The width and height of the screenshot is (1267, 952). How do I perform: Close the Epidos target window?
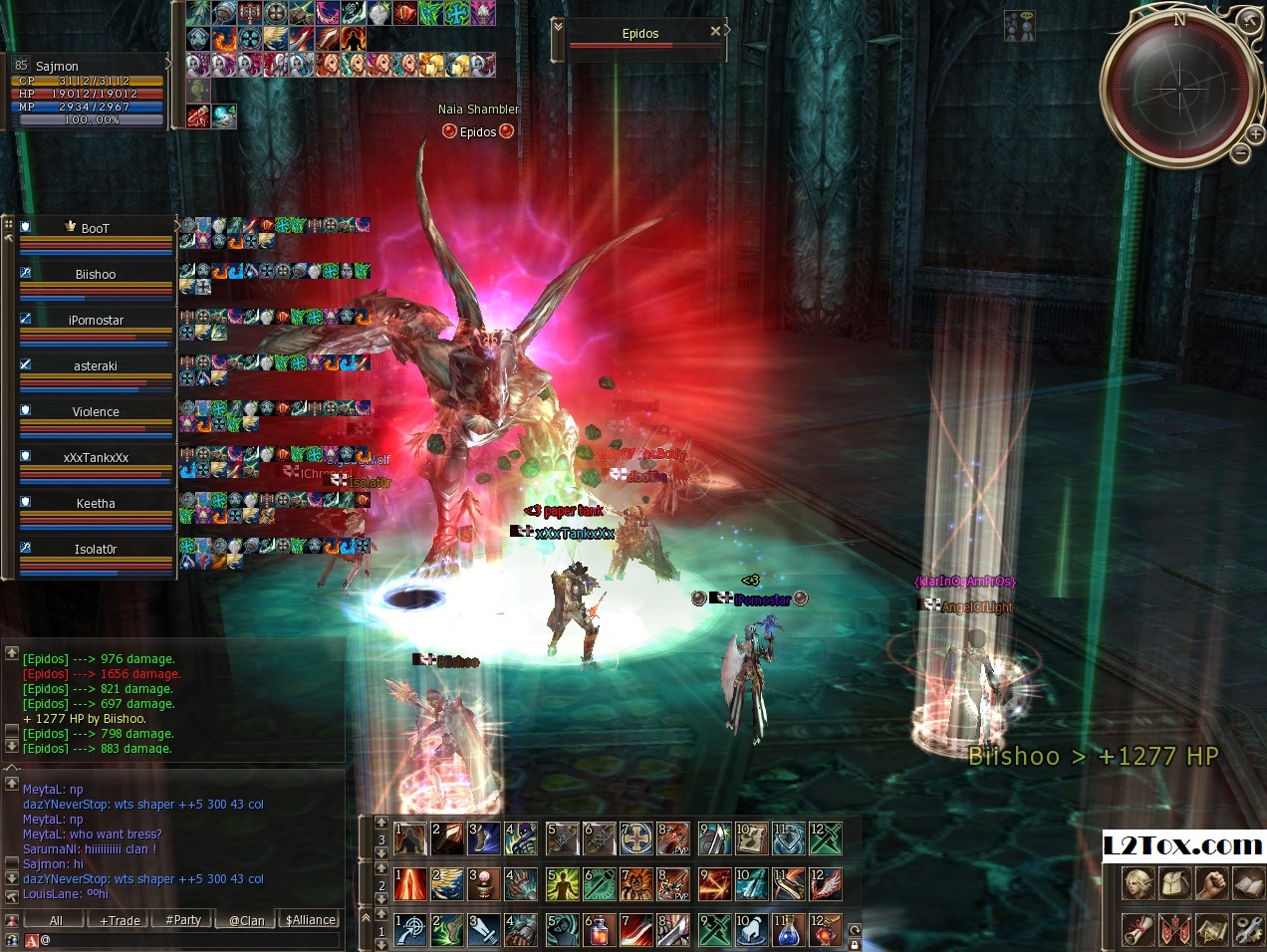pyautogui.click(x=715, y=32)
